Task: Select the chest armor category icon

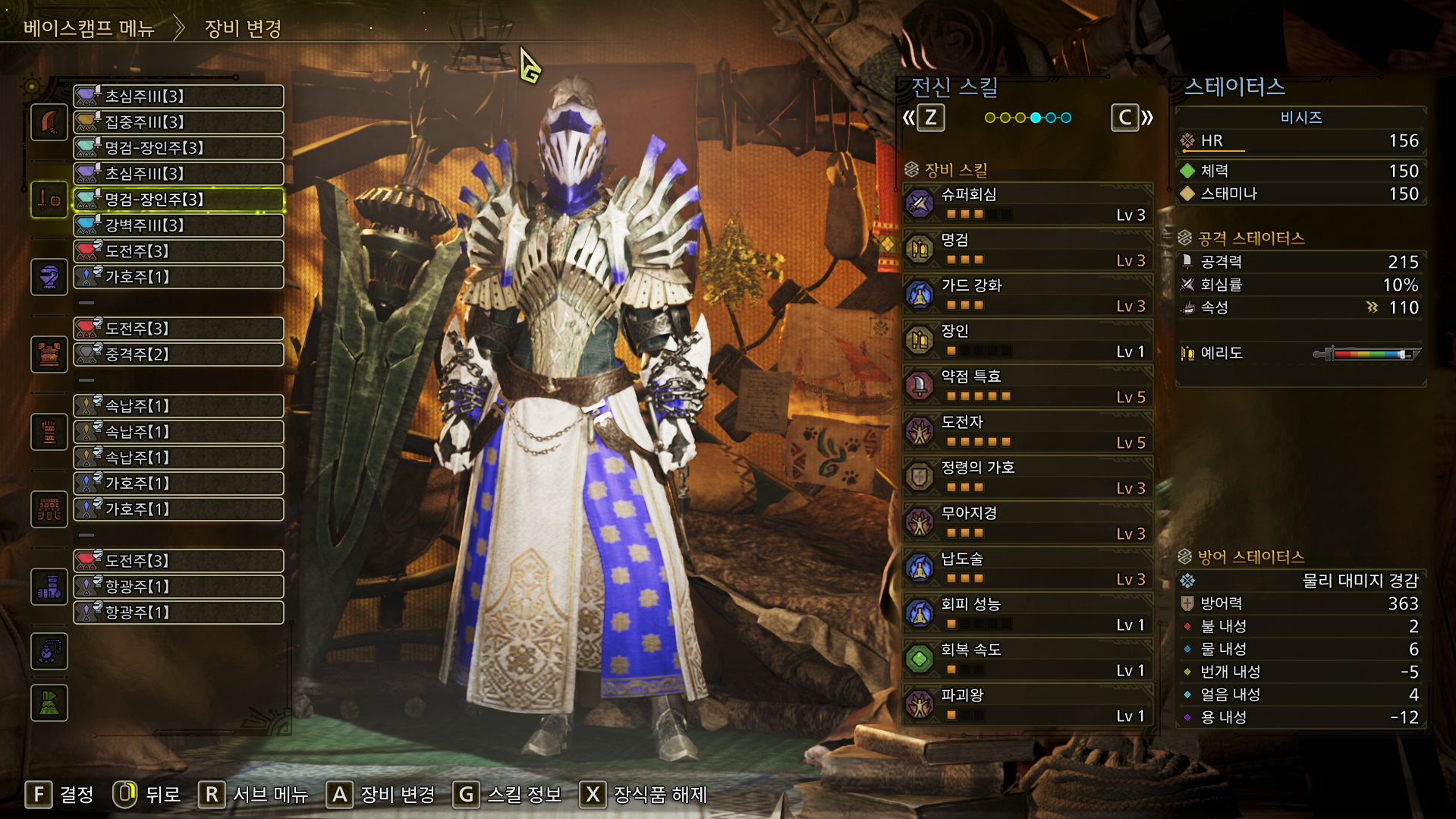Action: tap(49, 354)
